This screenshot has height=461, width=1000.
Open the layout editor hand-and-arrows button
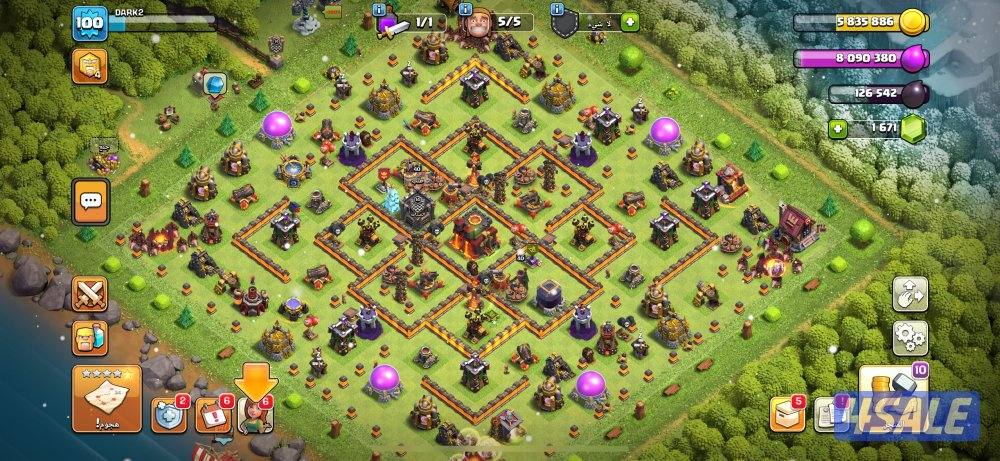point(910,294)
